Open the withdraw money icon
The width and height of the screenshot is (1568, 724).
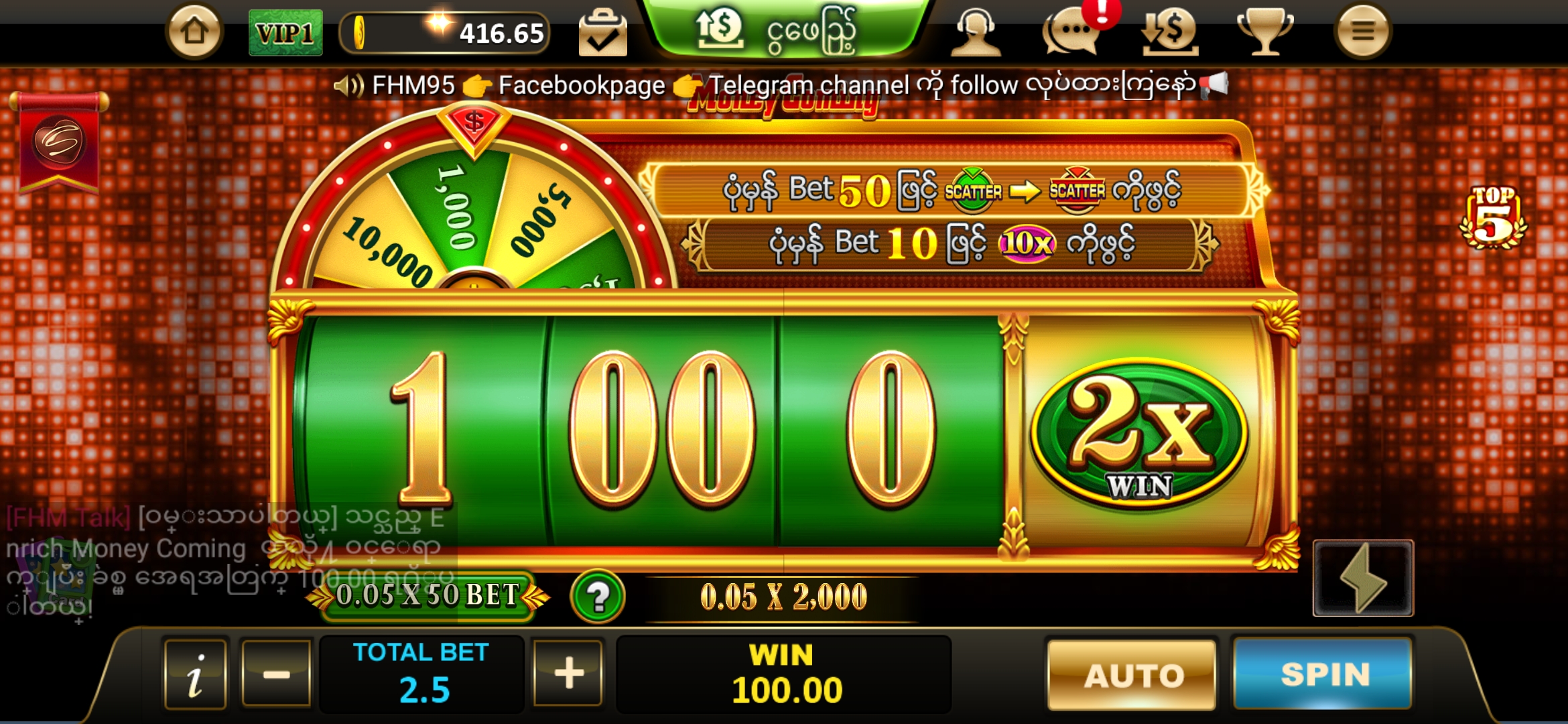click(x=1170, y=32)
